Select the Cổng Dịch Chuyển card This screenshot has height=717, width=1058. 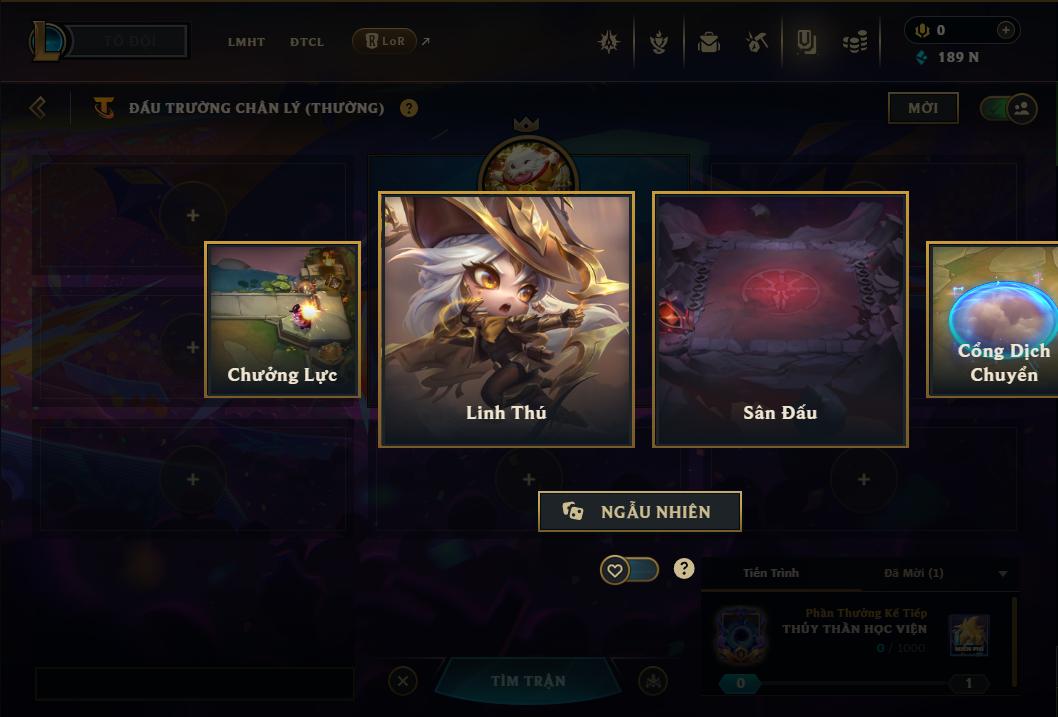[993, 319]
